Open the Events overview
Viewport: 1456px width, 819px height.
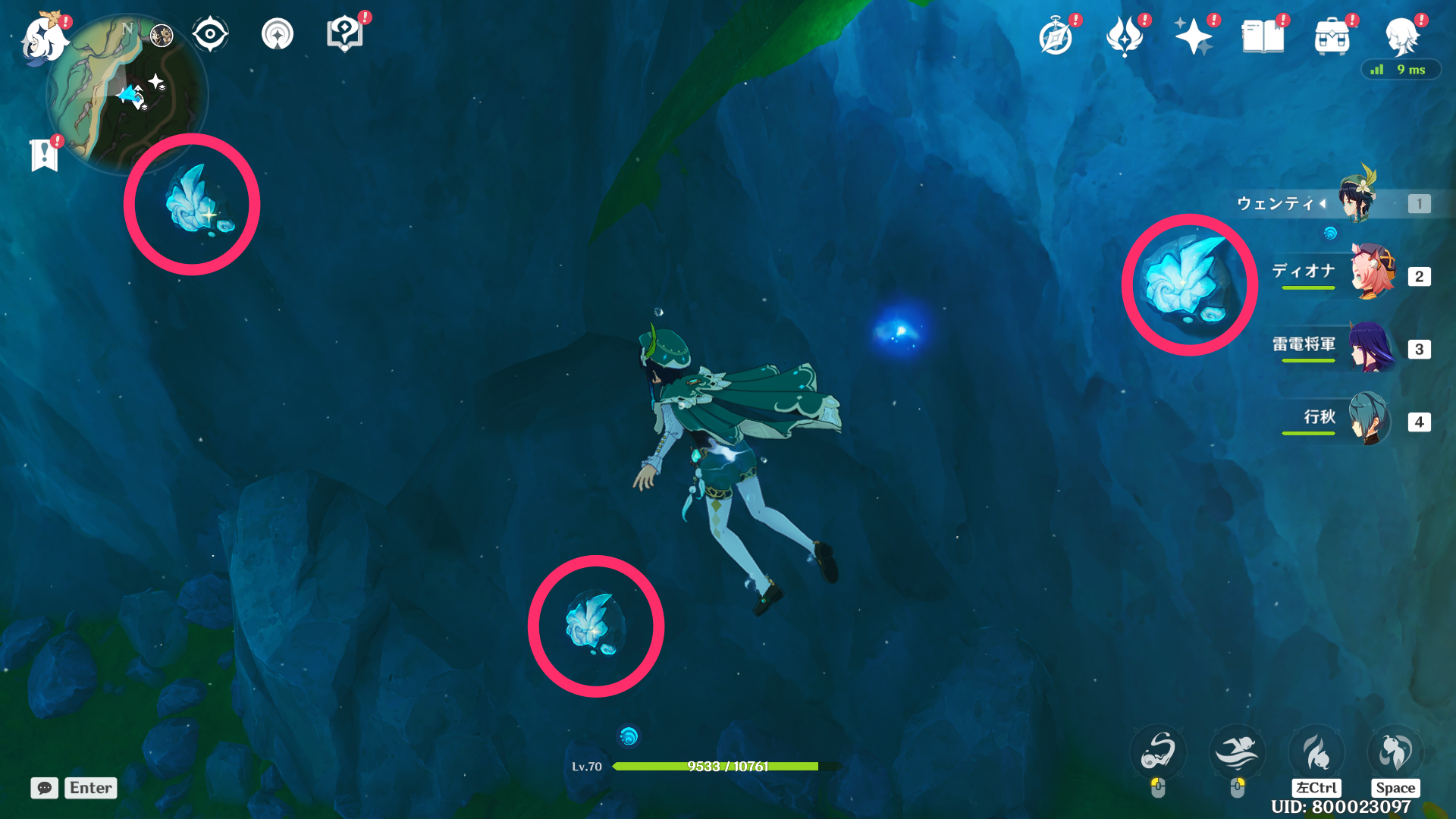[x=1195, y=34]
